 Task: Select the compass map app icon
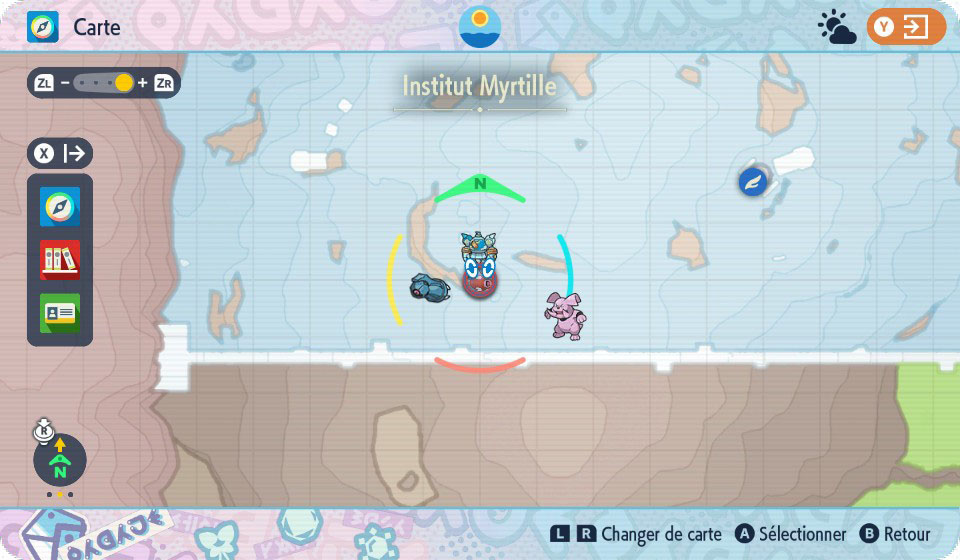pos(60,208)
